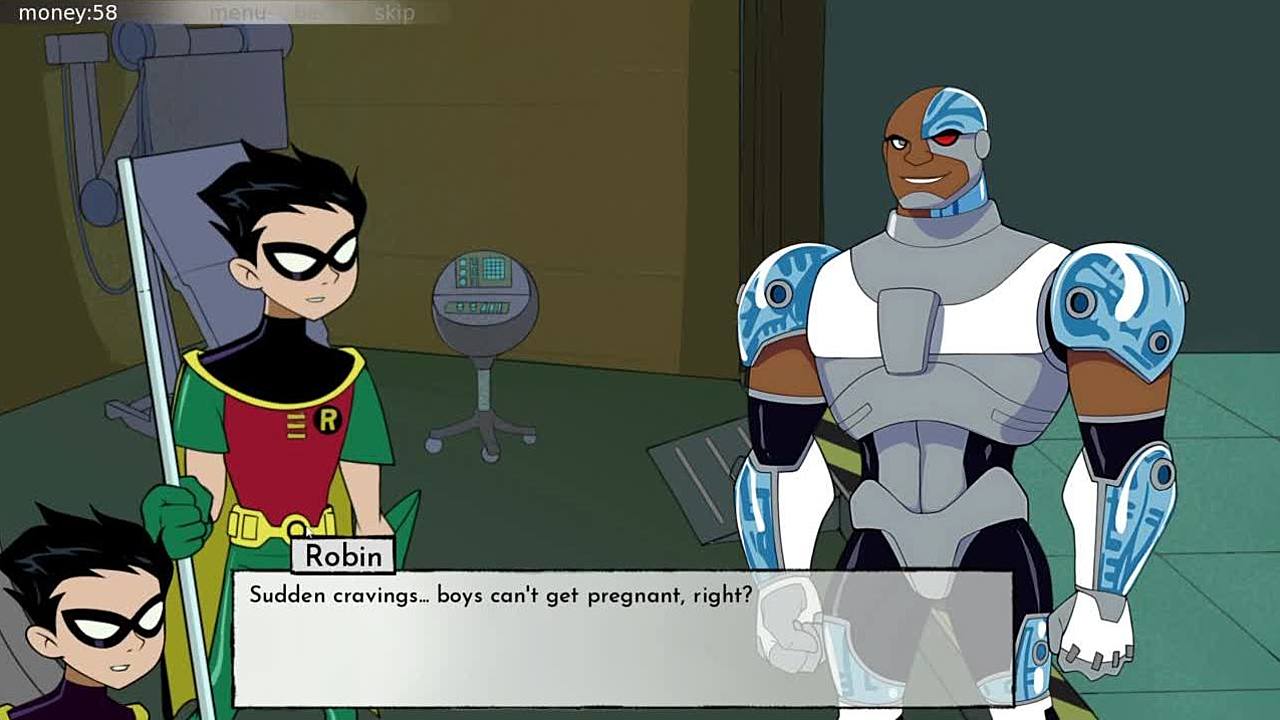Skip the current dialogue
The height and width of the screenshot is (720, 1280).
(x=394, y=13)
